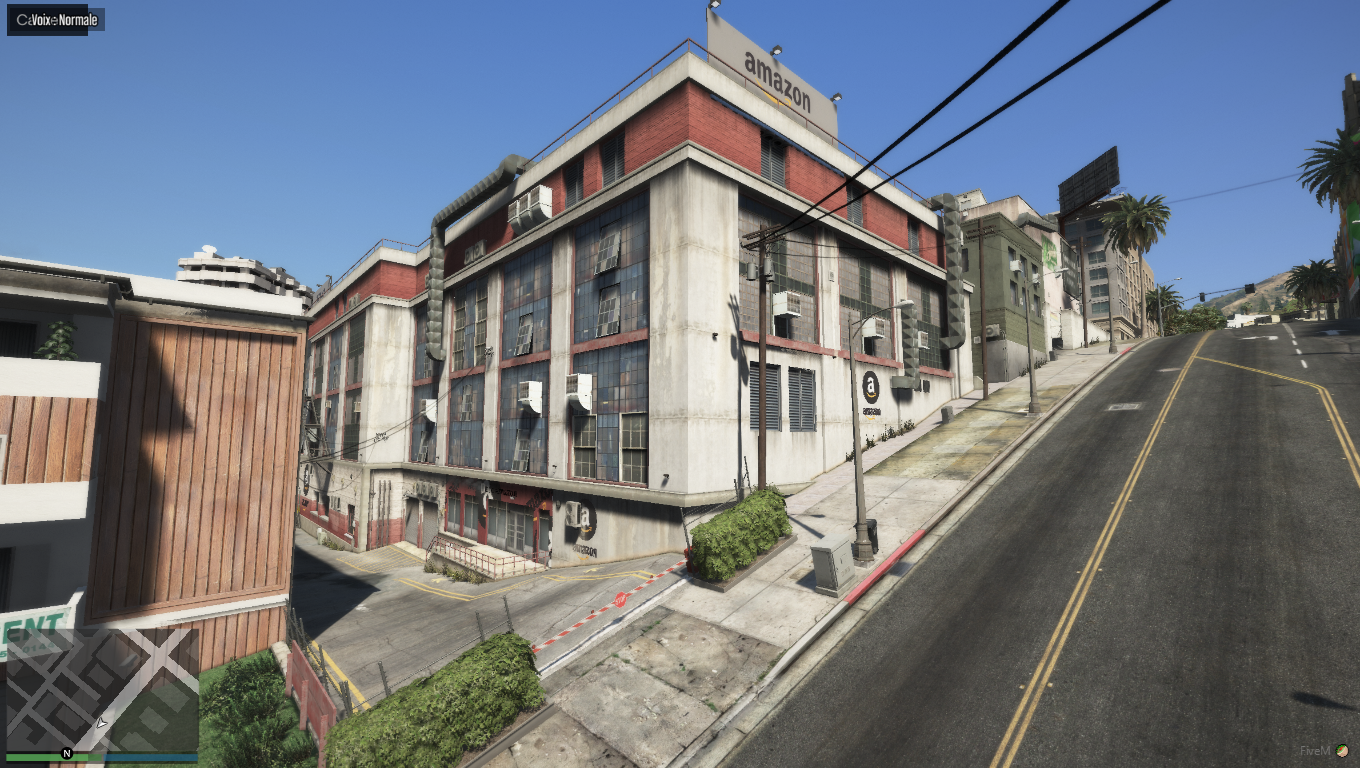Click the street minimap
Viewport: 1360px width, 768px height.
[x=102, y=690]
